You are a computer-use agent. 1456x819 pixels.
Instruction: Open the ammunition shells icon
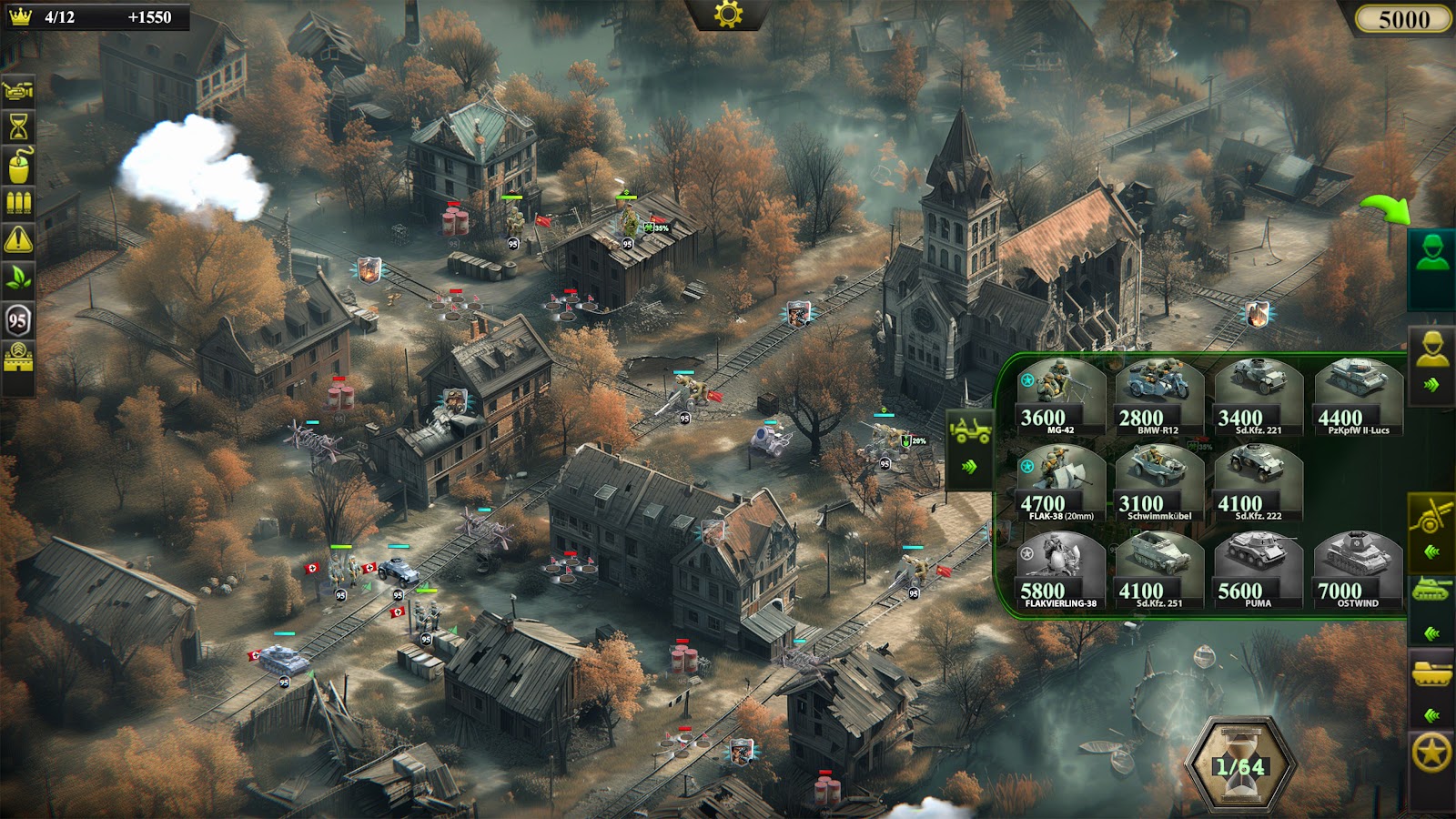18,202
